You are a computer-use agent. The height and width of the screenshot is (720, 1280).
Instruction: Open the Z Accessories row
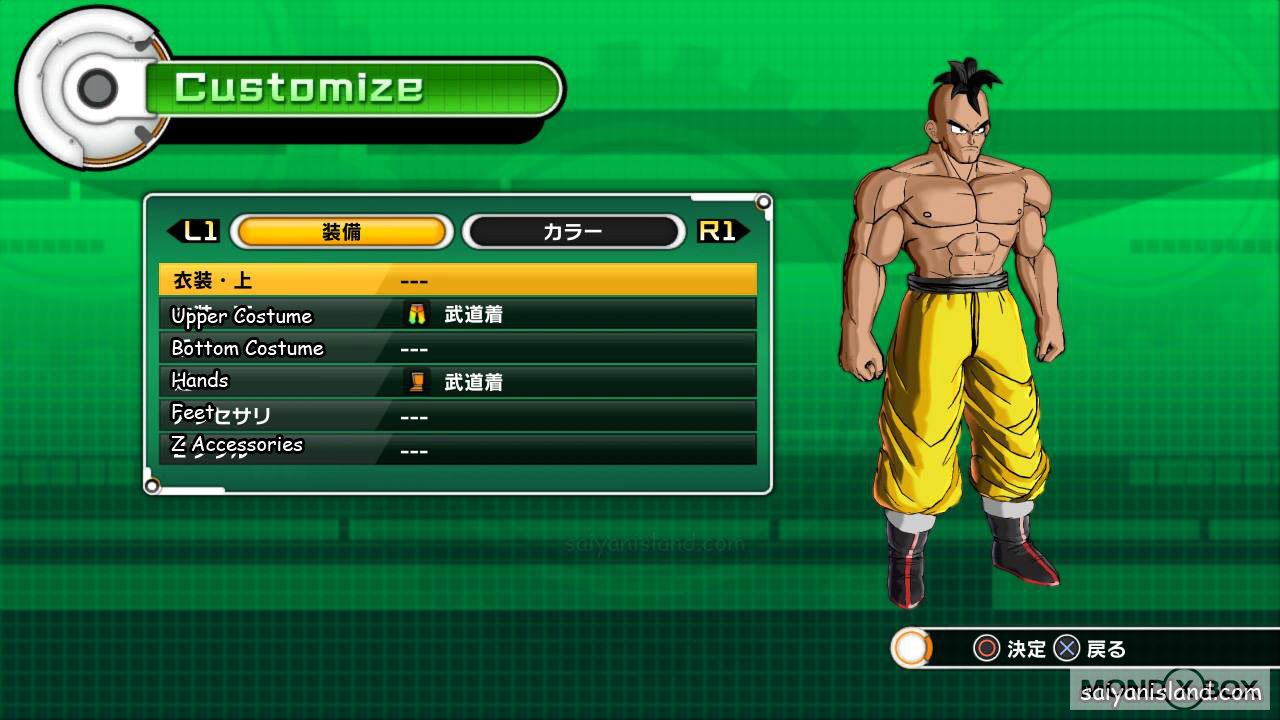click(x=457, y=449)
